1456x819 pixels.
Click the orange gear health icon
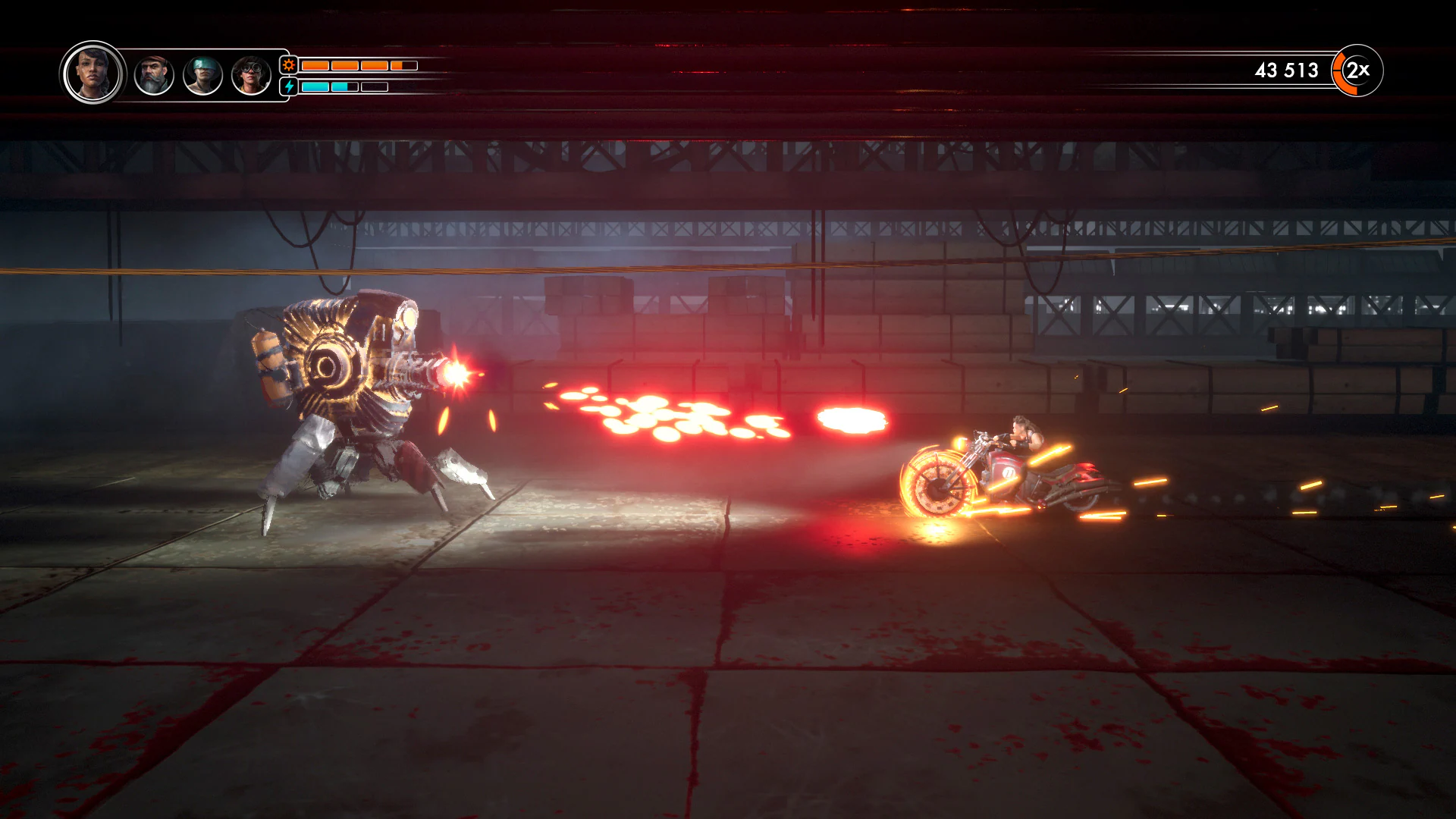pos(288,66)
